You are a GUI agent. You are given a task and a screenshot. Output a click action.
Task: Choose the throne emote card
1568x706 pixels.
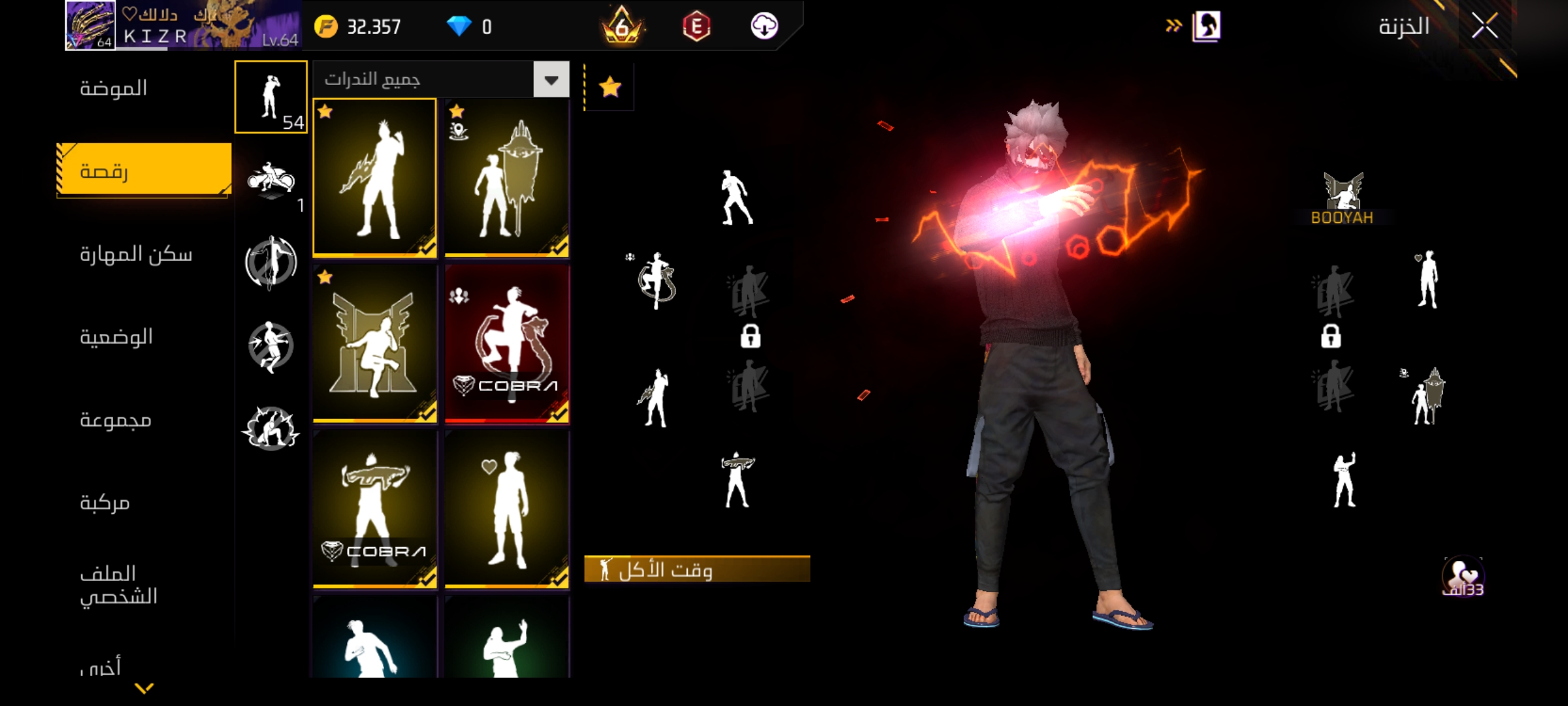click(x=374, y=344)
